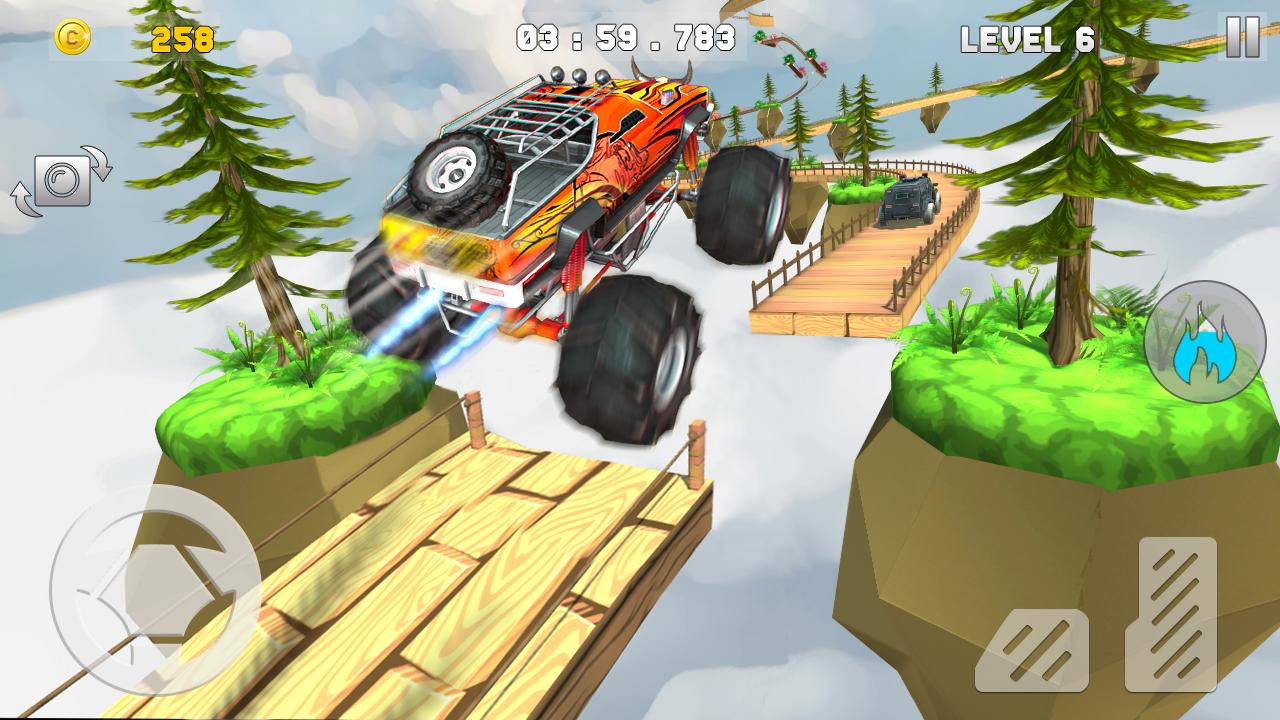Tap the floating grassy island on the right
1280x720 pixels.
click(1010, 400)
